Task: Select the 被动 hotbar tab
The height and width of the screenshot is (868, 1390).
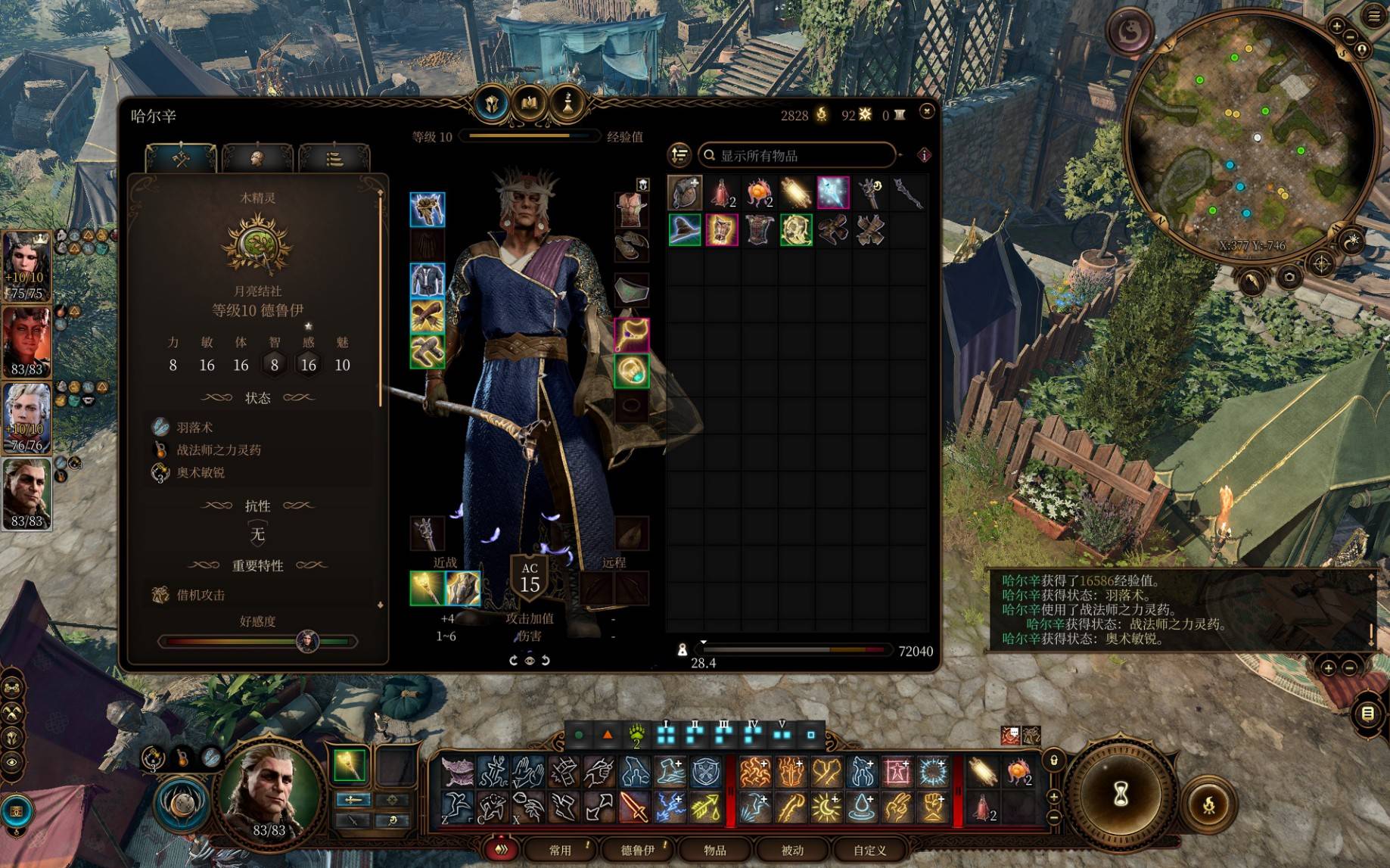Action: (792, 850)
